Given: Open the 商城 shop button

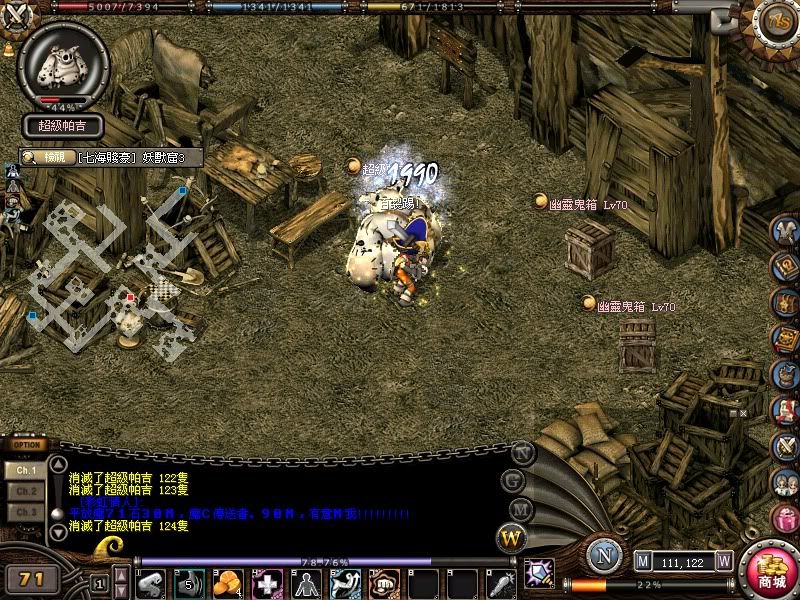Looking at the screenshot, I should coord(770,570).
